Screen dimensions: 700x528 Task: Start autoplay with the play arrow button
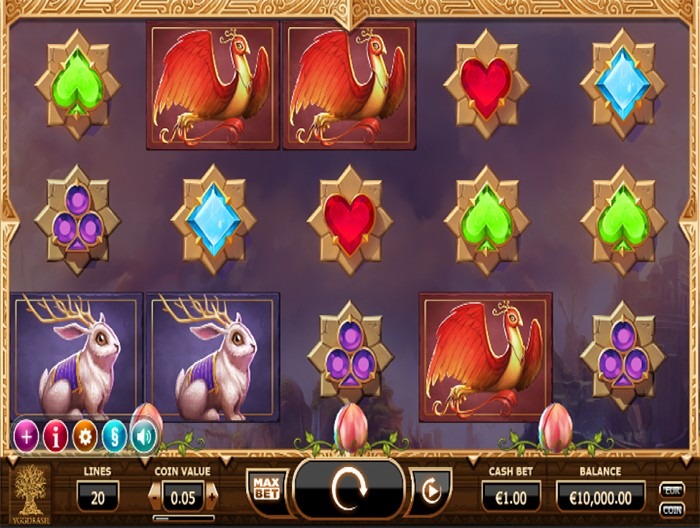pyautogui.click(x=432, y=492)
